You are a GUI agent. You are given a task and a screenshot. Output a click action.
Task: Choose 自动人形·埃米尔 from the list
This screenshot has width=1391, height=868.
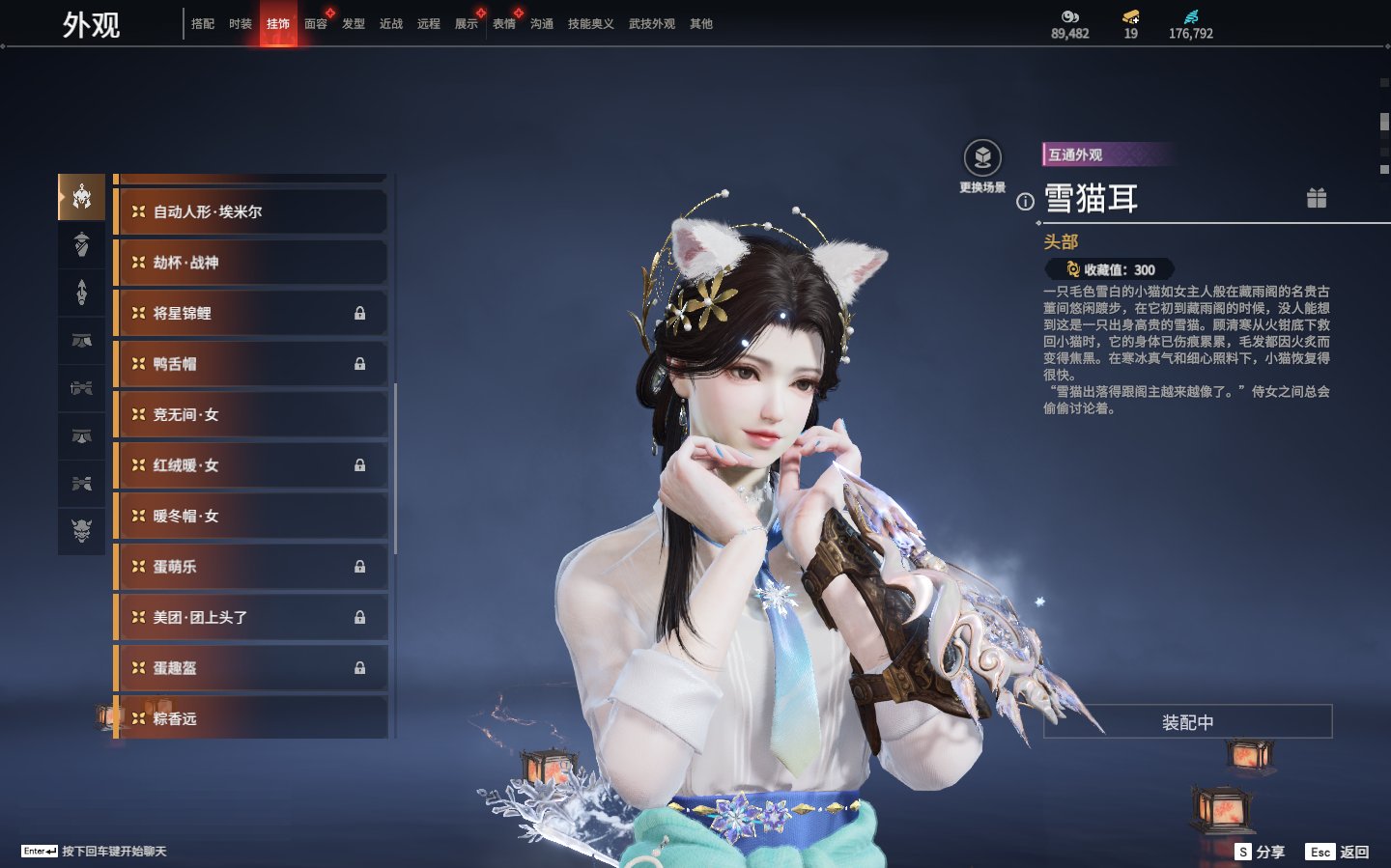tap(251, 211)
